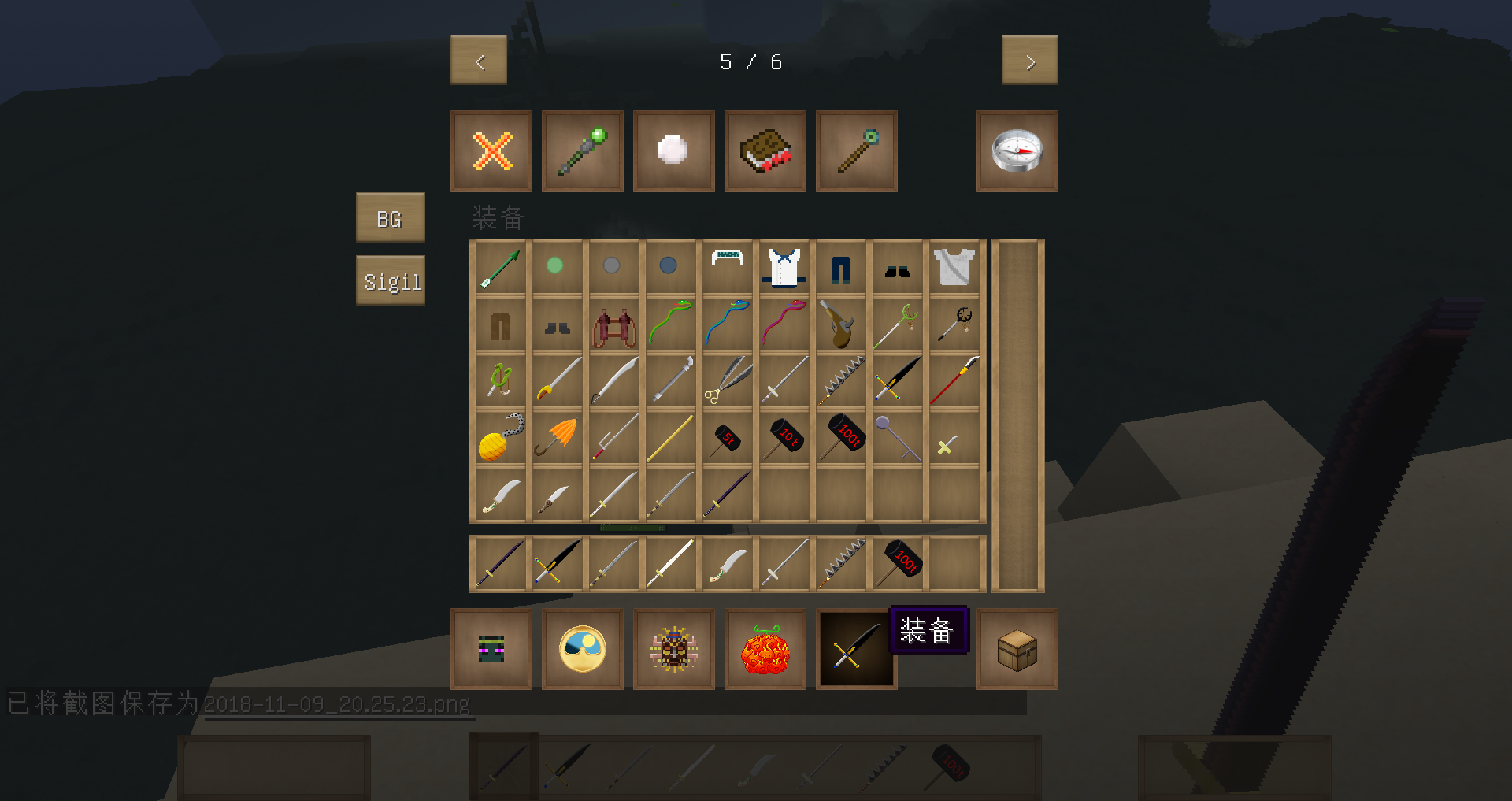Select the orange X icon tile
This screenshot has height=801, width=1512.
tap(491, 151)
